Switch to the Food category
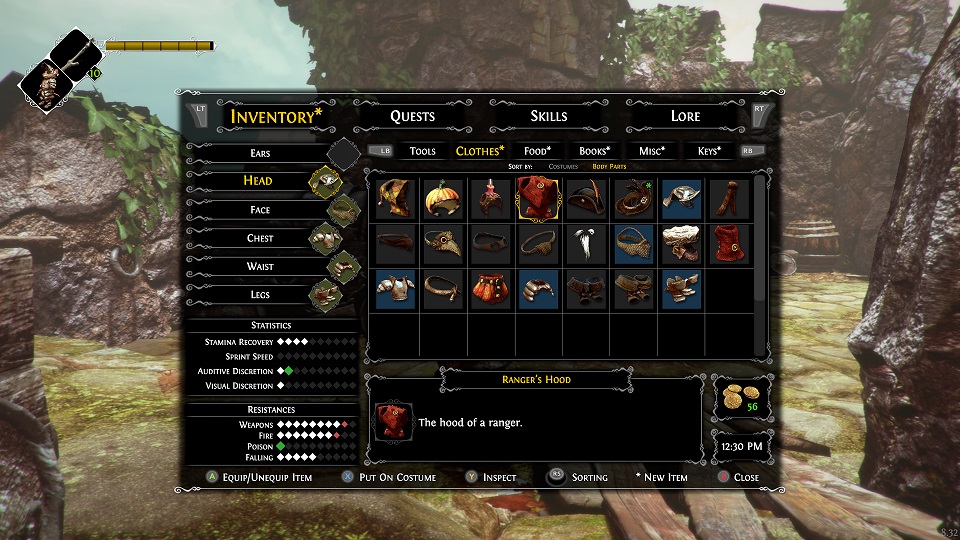The width and height of the screenshot is (960, 540). (x=538, y=151)
